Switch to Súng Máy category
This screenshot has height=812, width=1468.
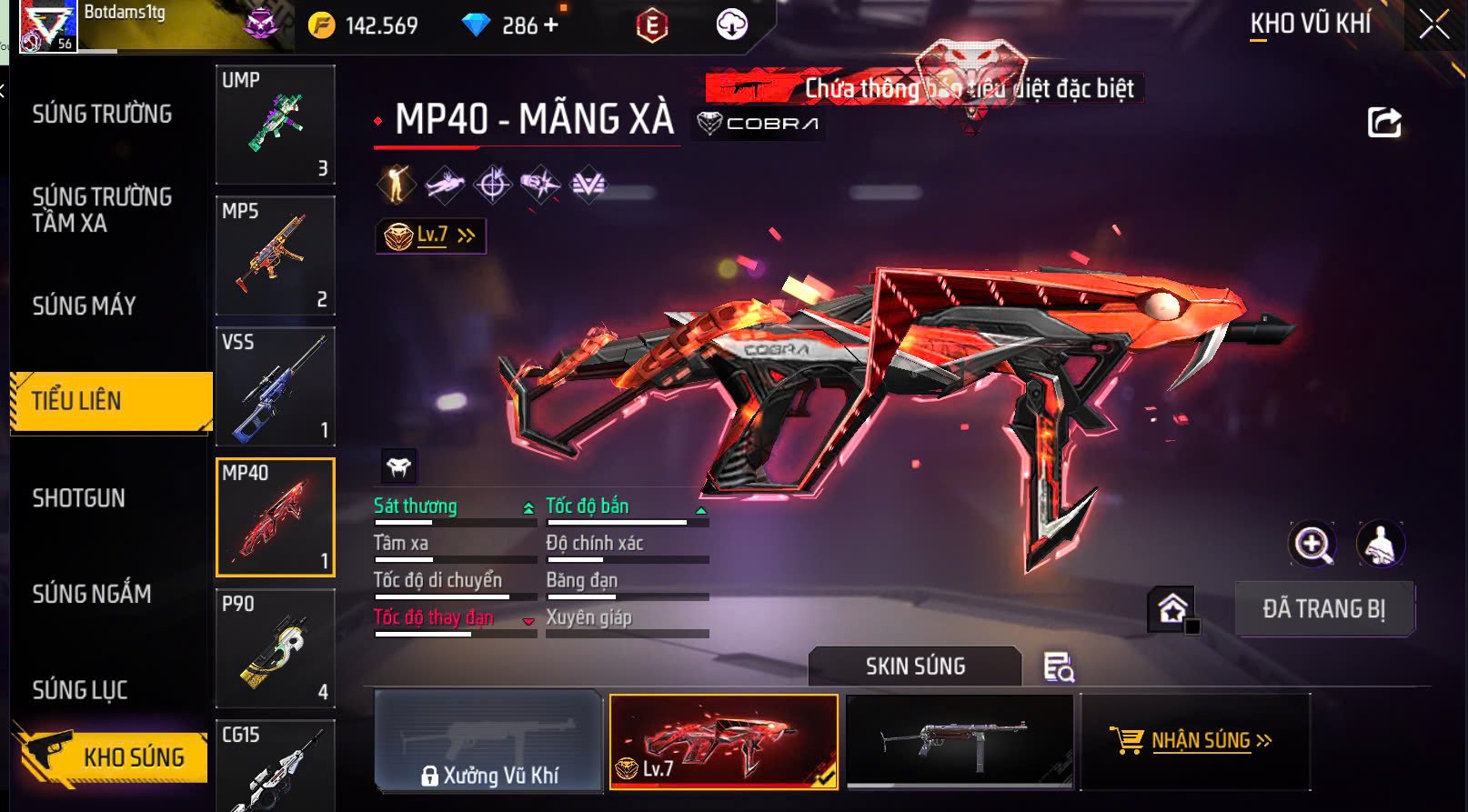(x=85, y=306)
